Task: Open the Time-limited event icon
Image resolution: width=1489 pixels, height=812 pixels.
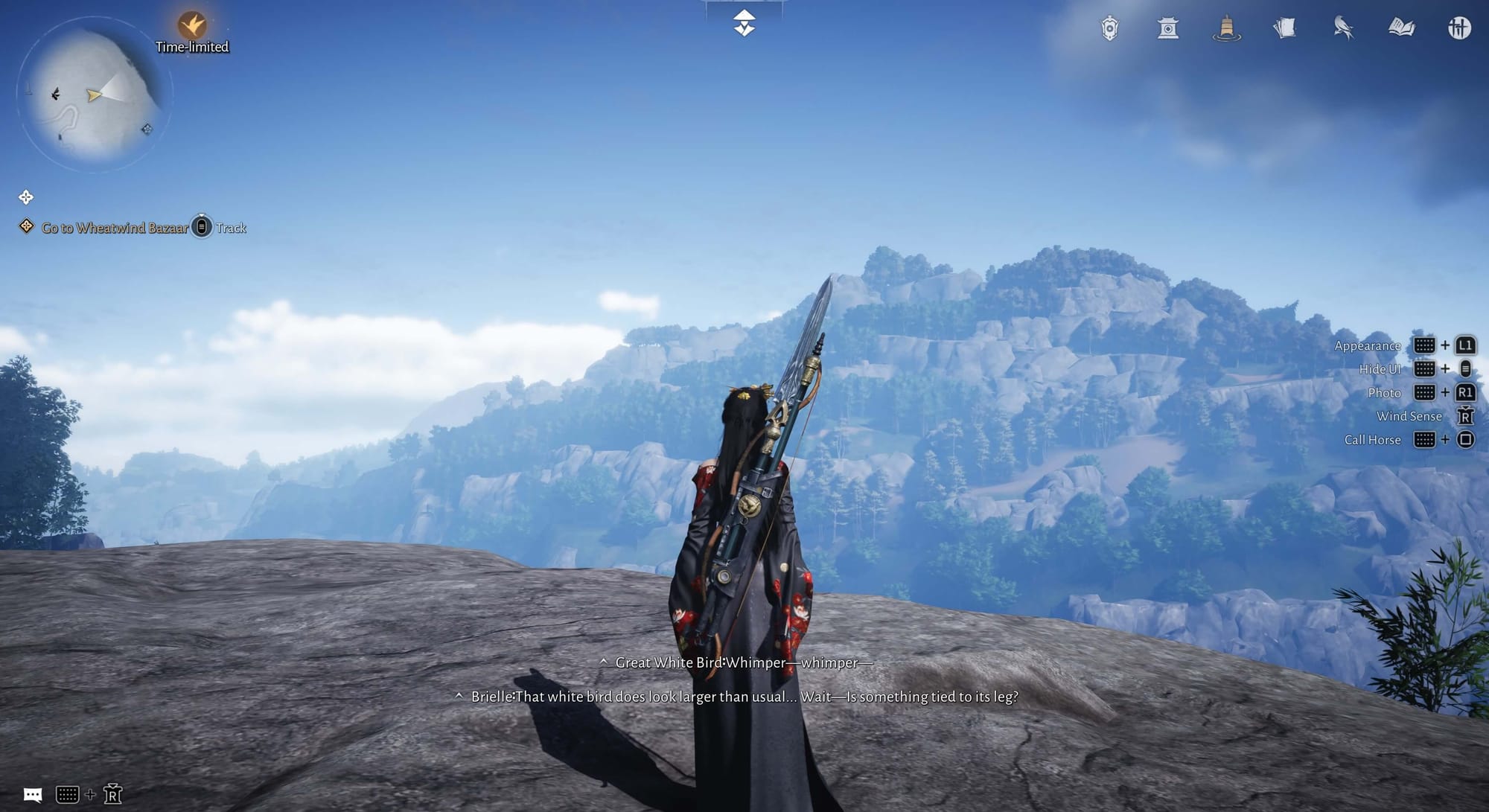Action: tap(191, 26)
